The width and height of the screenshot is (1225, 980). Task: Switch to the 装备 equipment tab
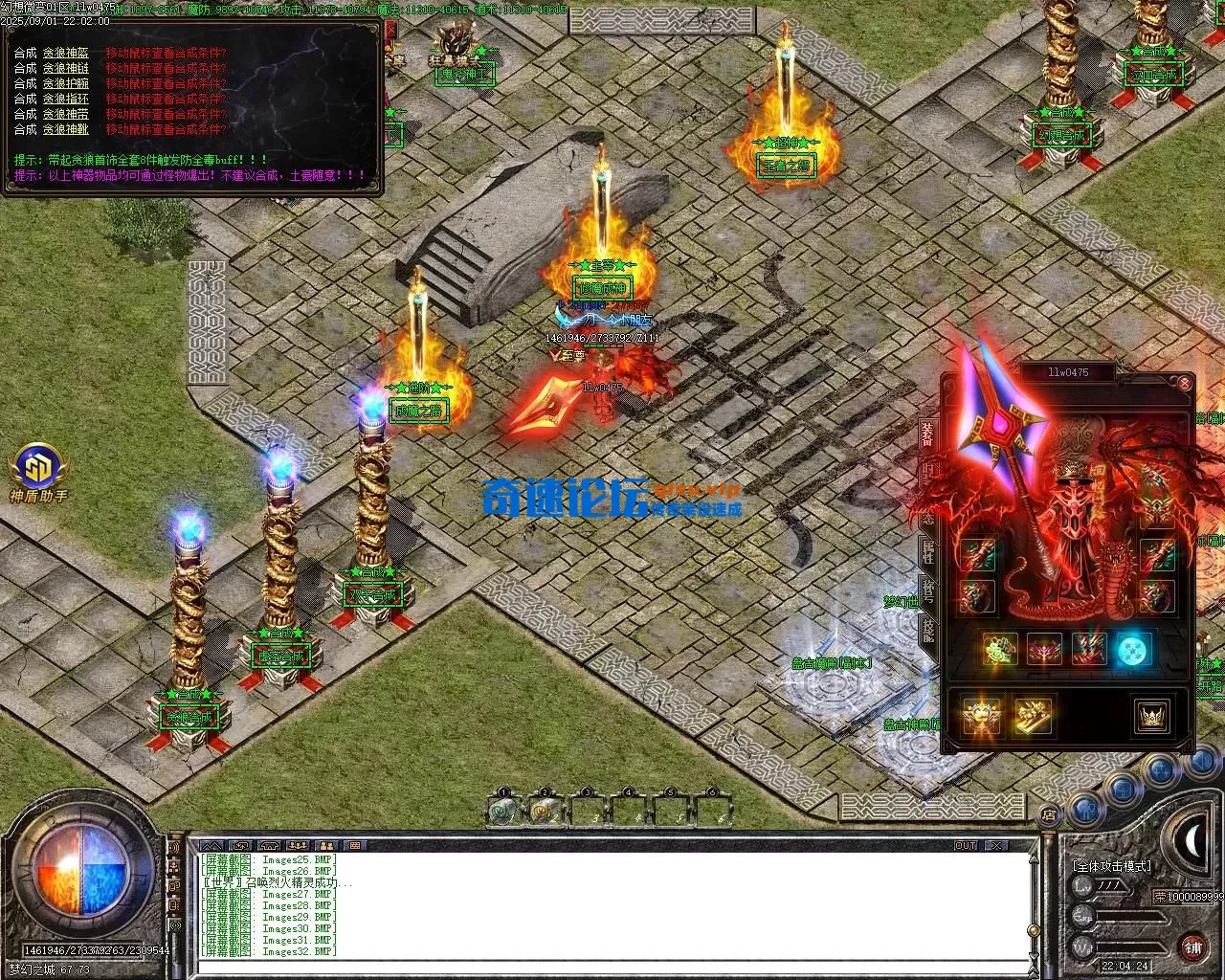tap(927, 433)
